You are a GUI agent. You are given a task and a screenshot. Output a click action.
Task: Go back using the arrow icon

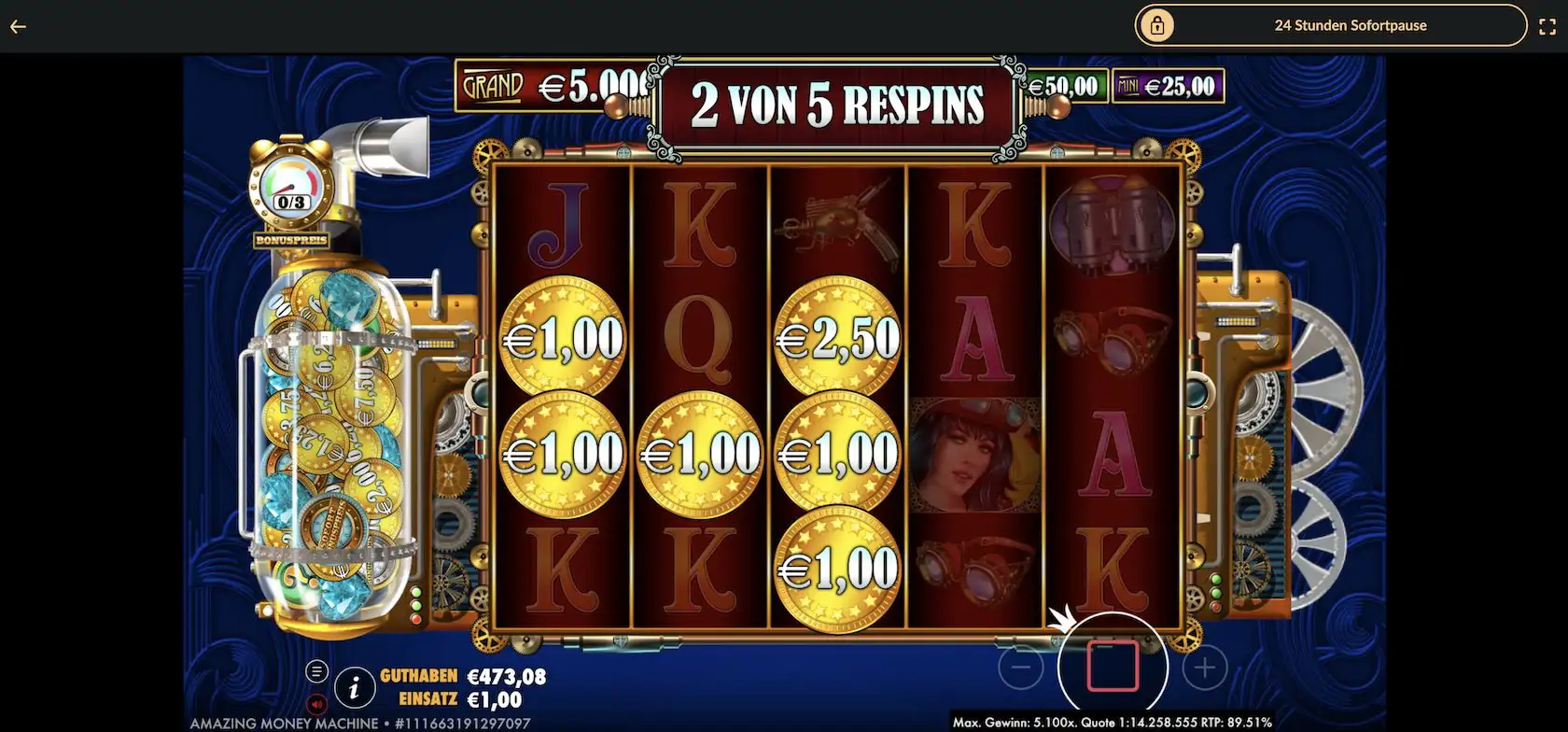click(17, 26)
